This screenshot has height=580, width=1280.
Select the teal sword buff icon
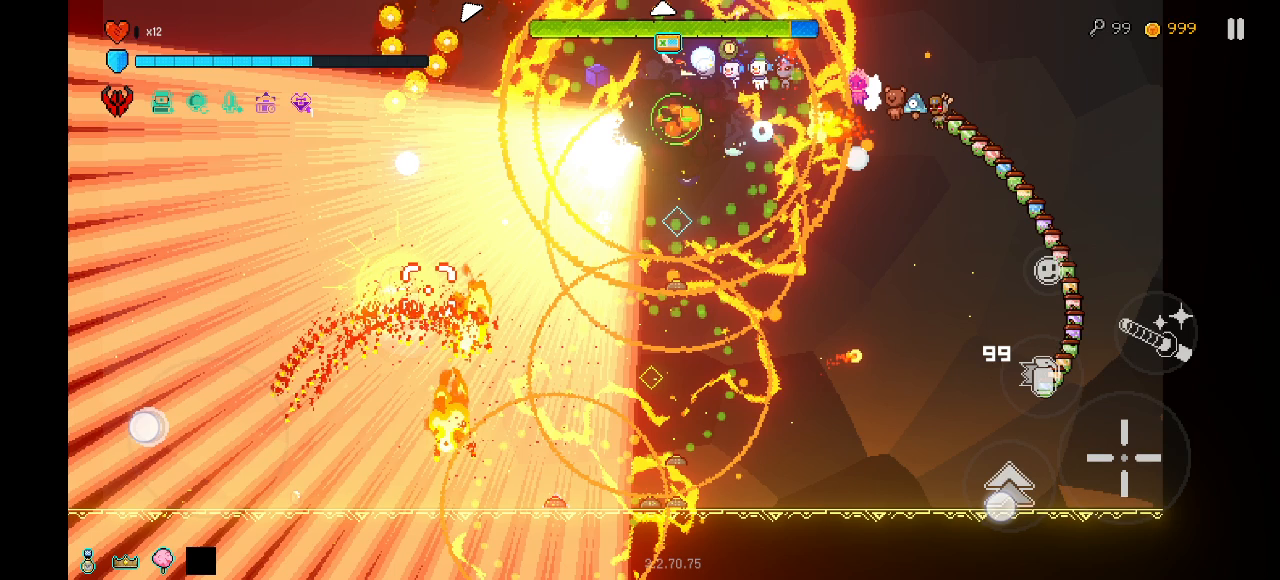point(232,101)
